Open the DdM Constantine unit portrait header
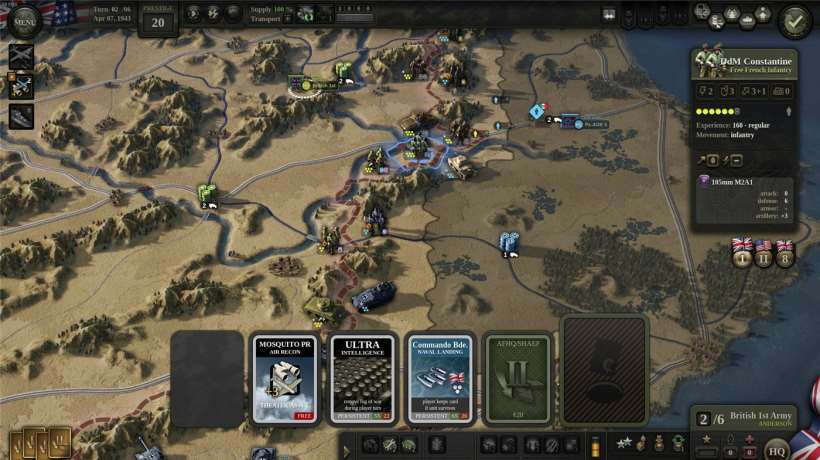Viewport: 820px width, 460px height. 743,63
